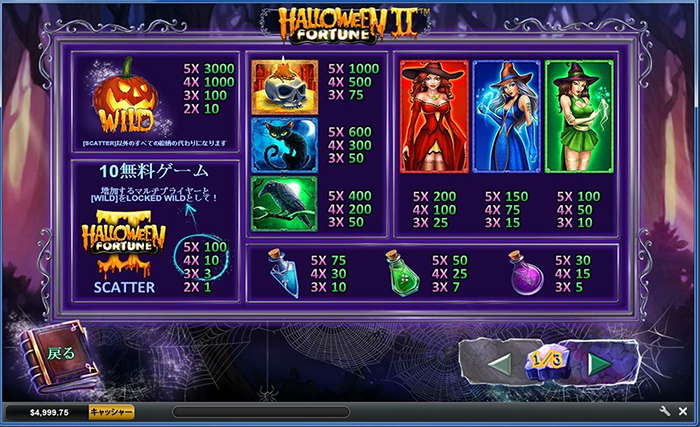Open the キャッシャー cashier
The height and width of the screenshot is (427, 700).
point(111,411)
